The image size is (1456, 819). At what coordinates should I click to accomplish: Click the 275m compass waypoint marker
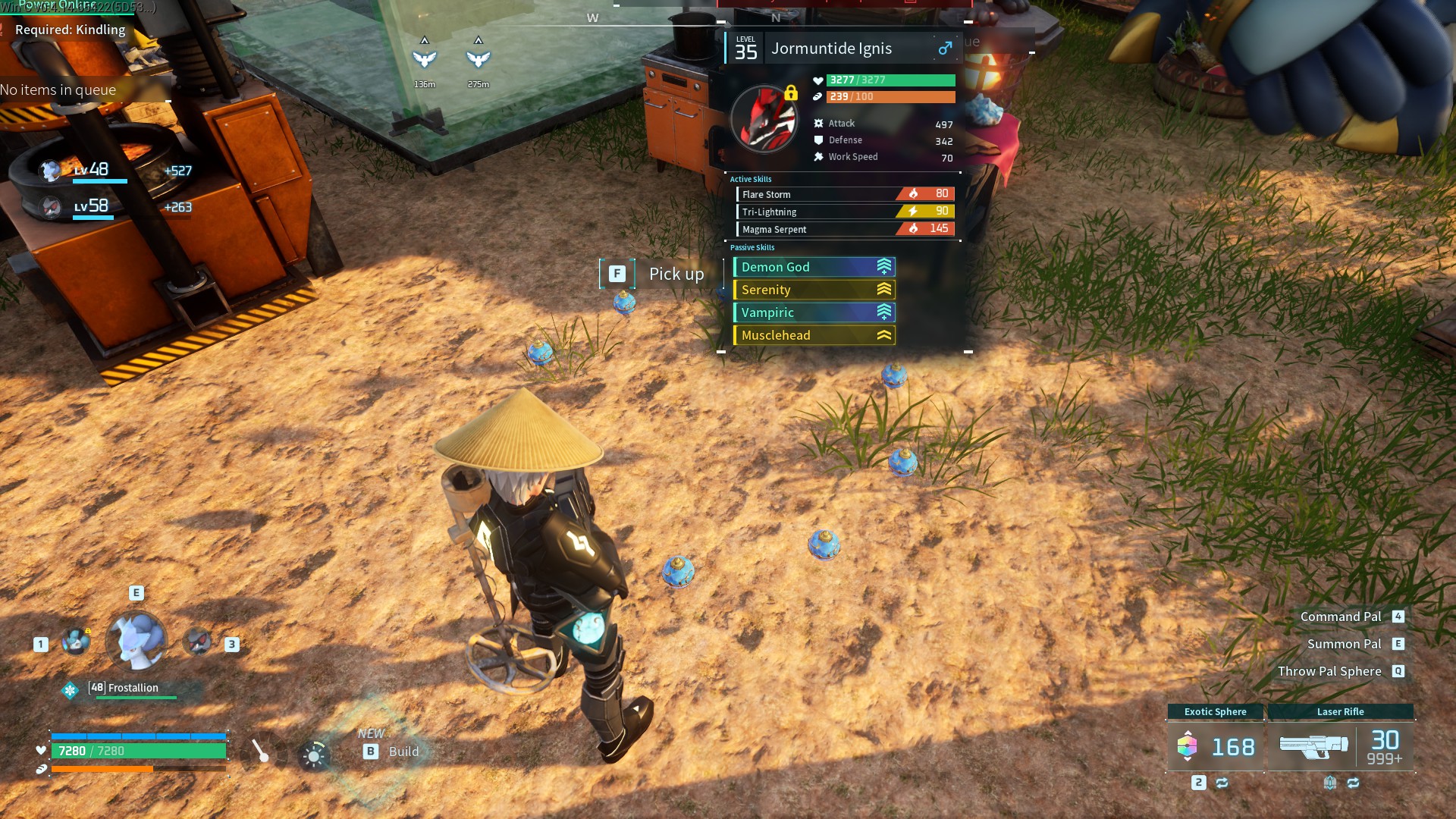[x=479, y=59]
